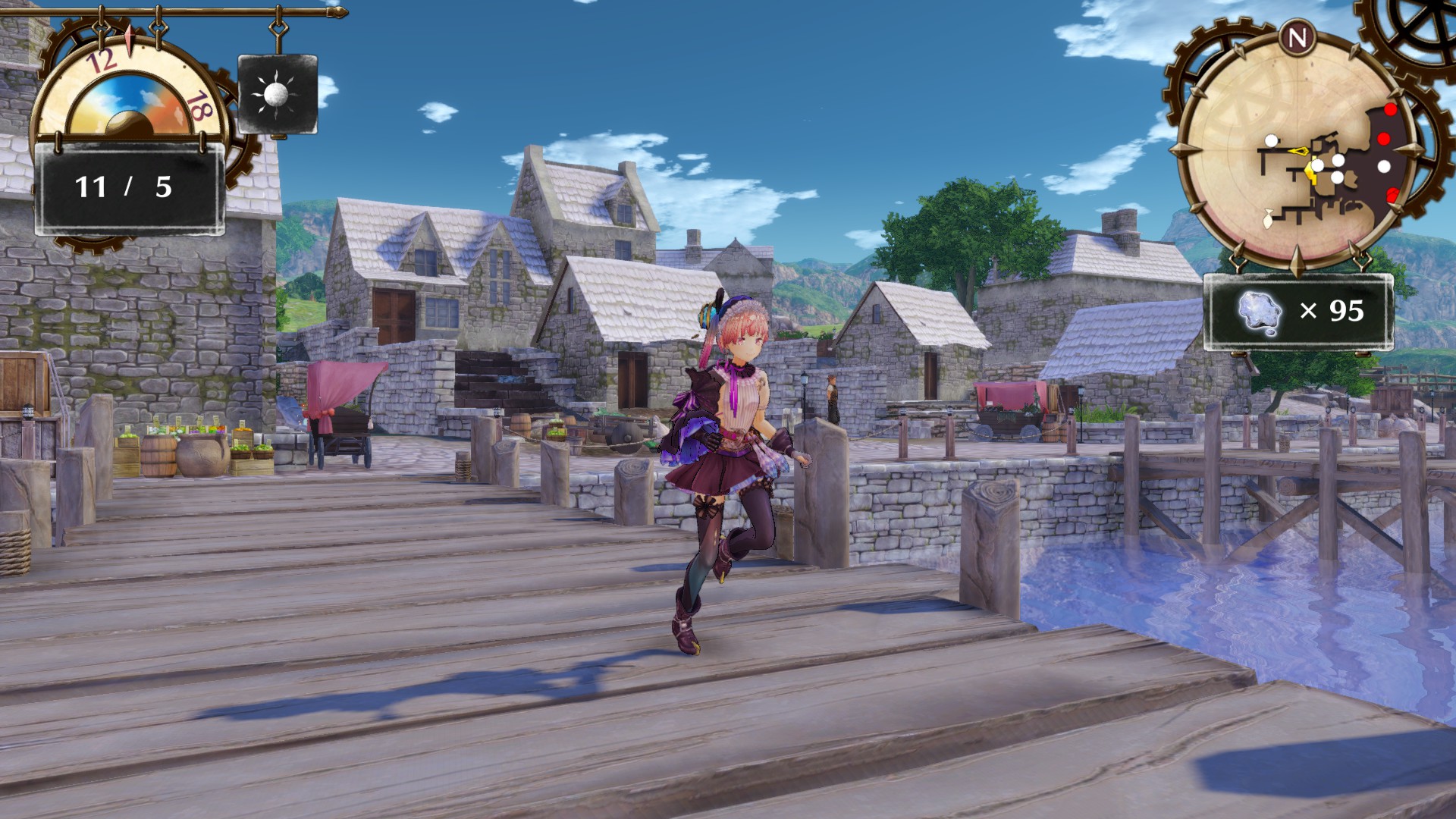Screen dimensions: 1456x819
Task: Toggle the weather display panel on
Action: coord(276,93)
